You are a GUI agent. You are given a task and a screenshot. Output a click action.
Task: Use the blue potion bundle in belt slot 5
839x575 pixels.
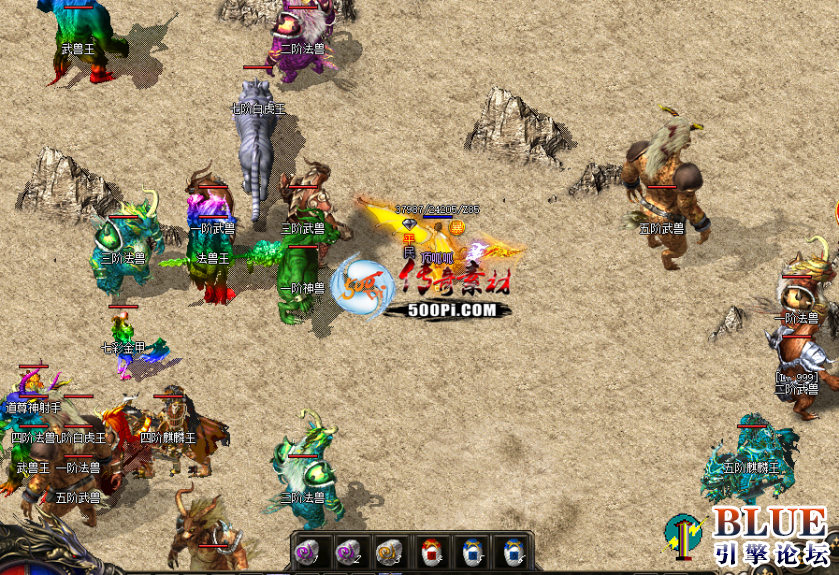(471, 551)
